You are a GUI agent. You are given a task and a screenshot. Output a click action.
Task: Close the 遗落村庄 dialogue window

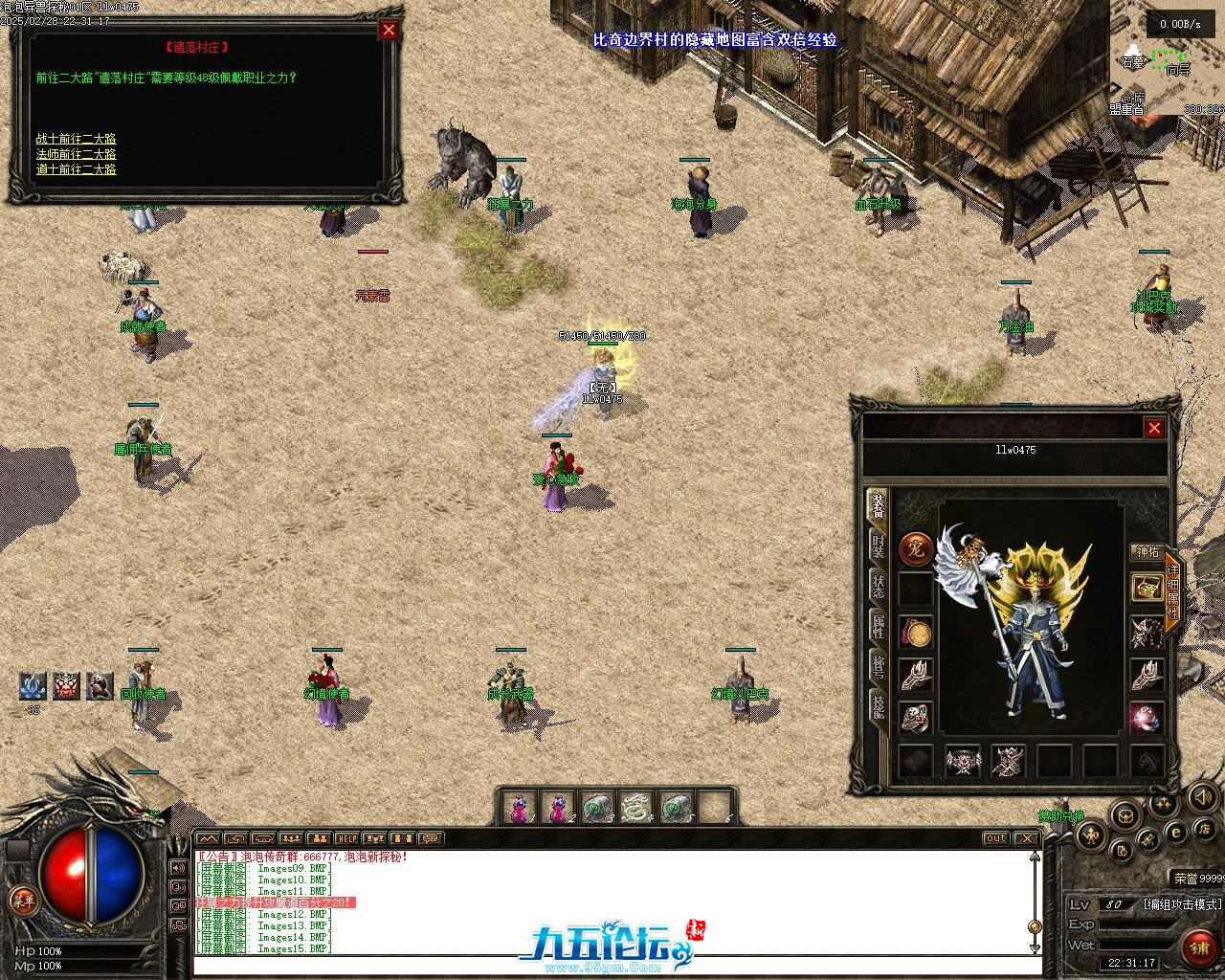389,30
